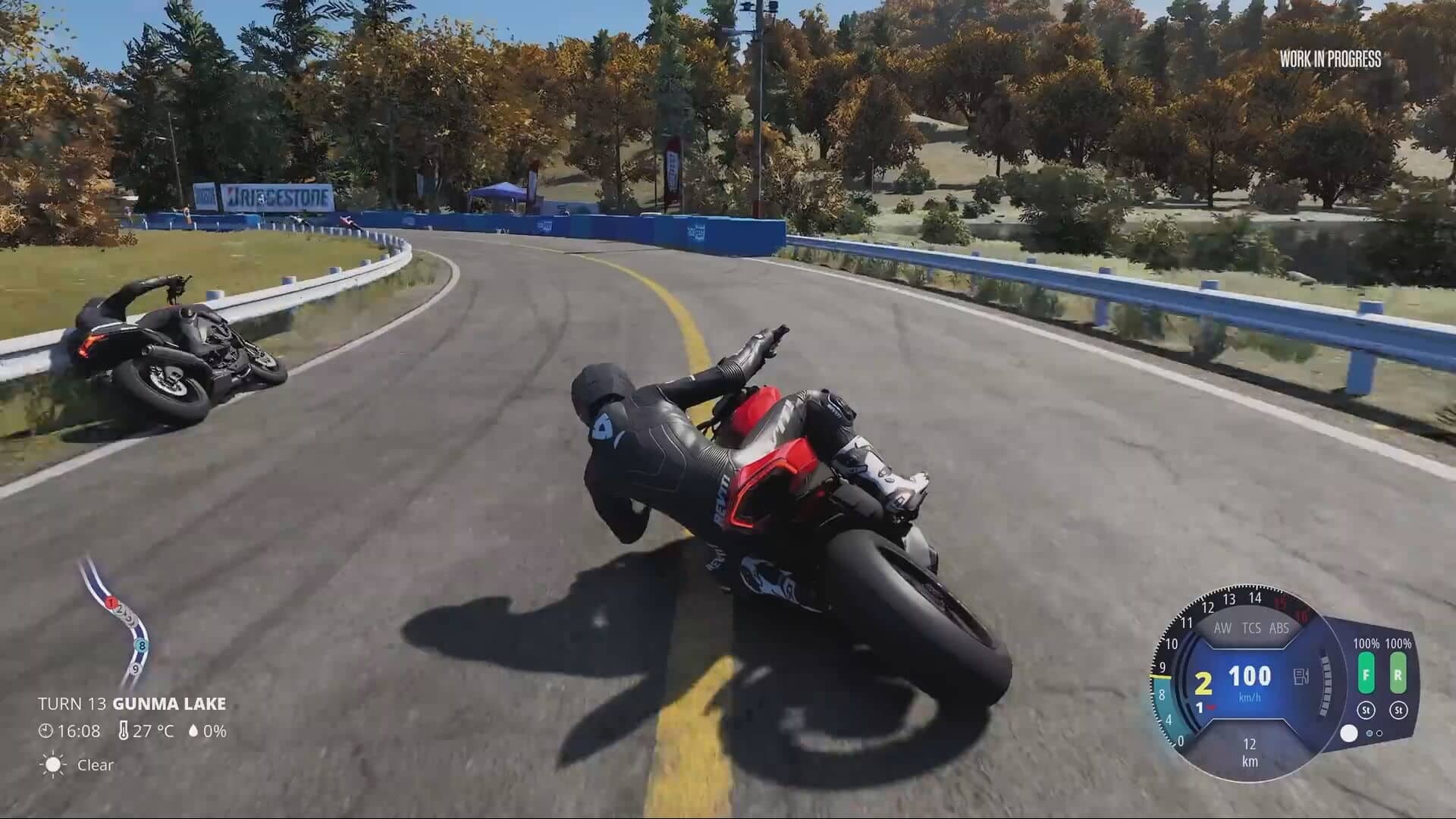The height and width of the screenshot is (819, 1456).
Task: Click the front St stability indicator
Action: pos(1367,711)
